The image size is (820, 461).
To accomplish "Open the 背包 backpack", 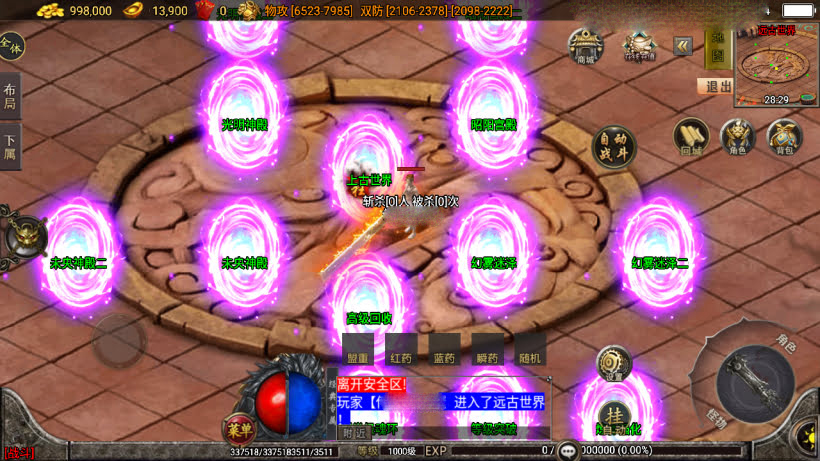I will 784,137.
